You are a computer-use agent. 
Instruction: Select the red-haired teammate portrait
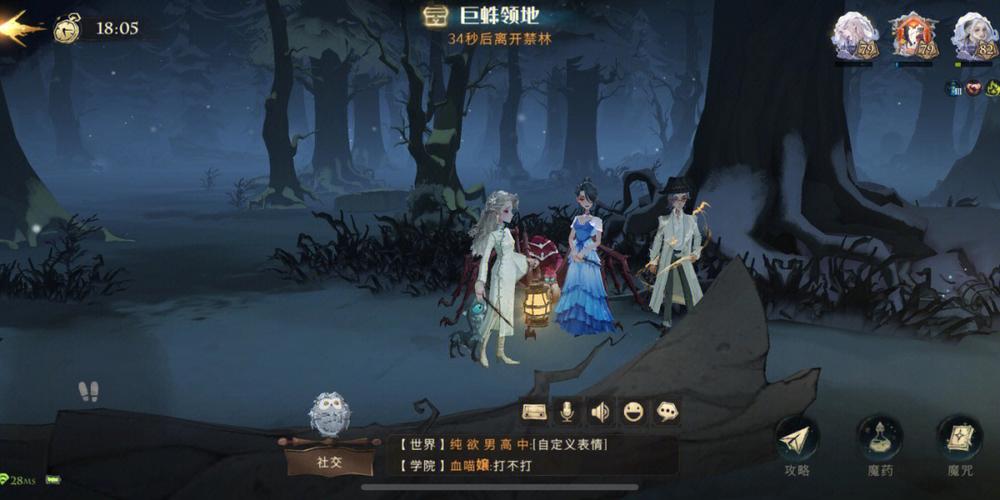(912, 39)
